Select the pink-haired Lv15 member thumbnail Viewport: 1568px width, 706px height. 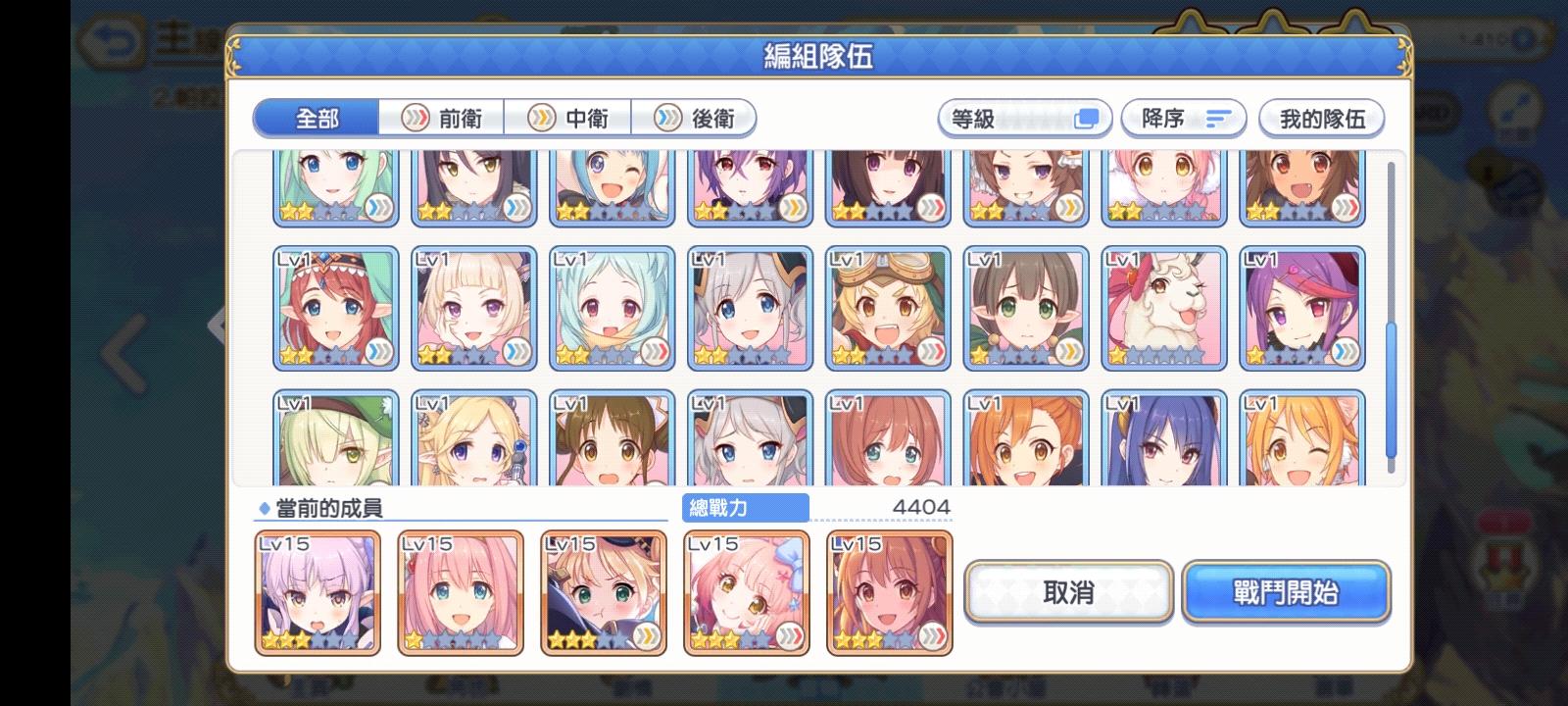point(461,591)
